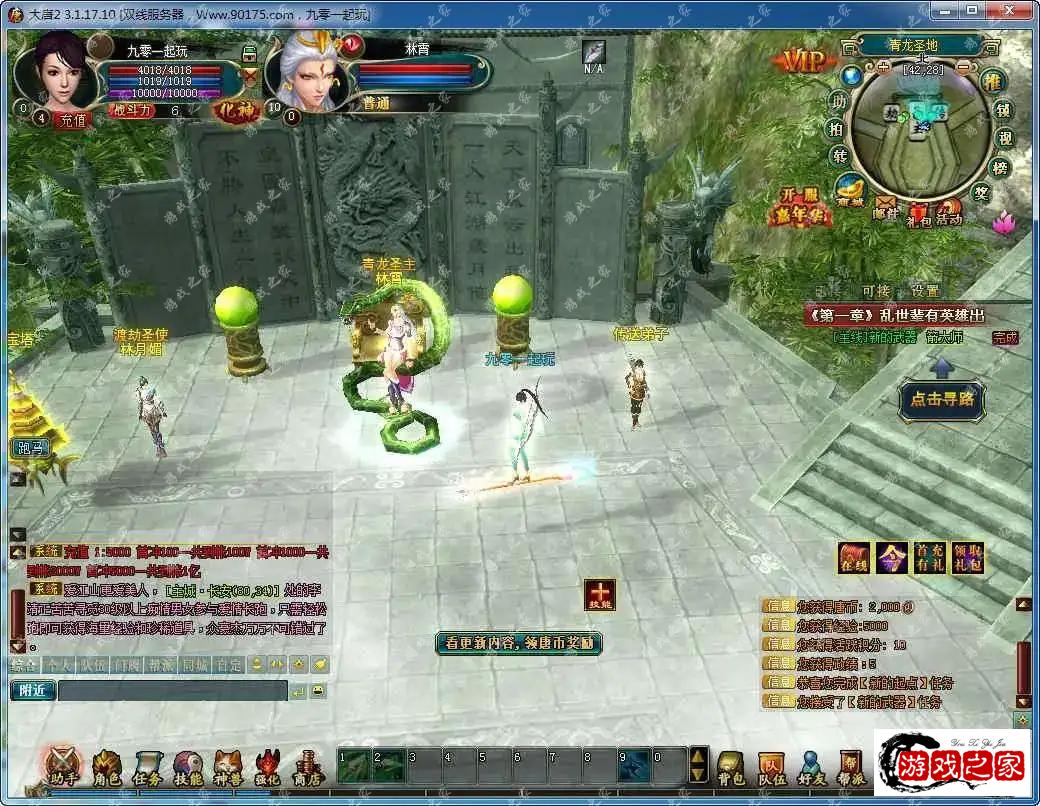Open the 技能 skills menu
Image resolution: width=1040 pixels, height=806 pixels.
pos(188,768)
